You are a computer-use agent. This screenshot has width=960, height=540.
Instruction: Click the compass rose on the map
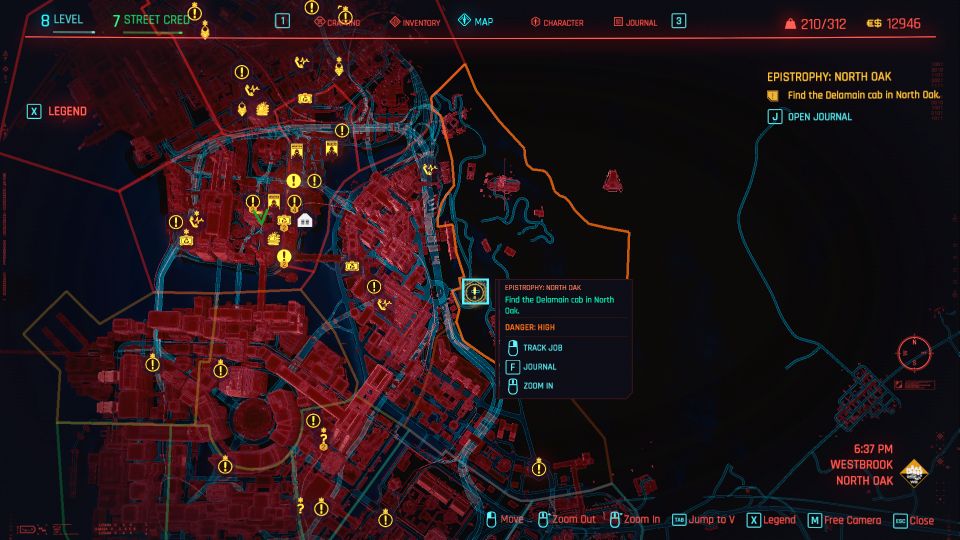pyautogui.click(x=912, y=353)
